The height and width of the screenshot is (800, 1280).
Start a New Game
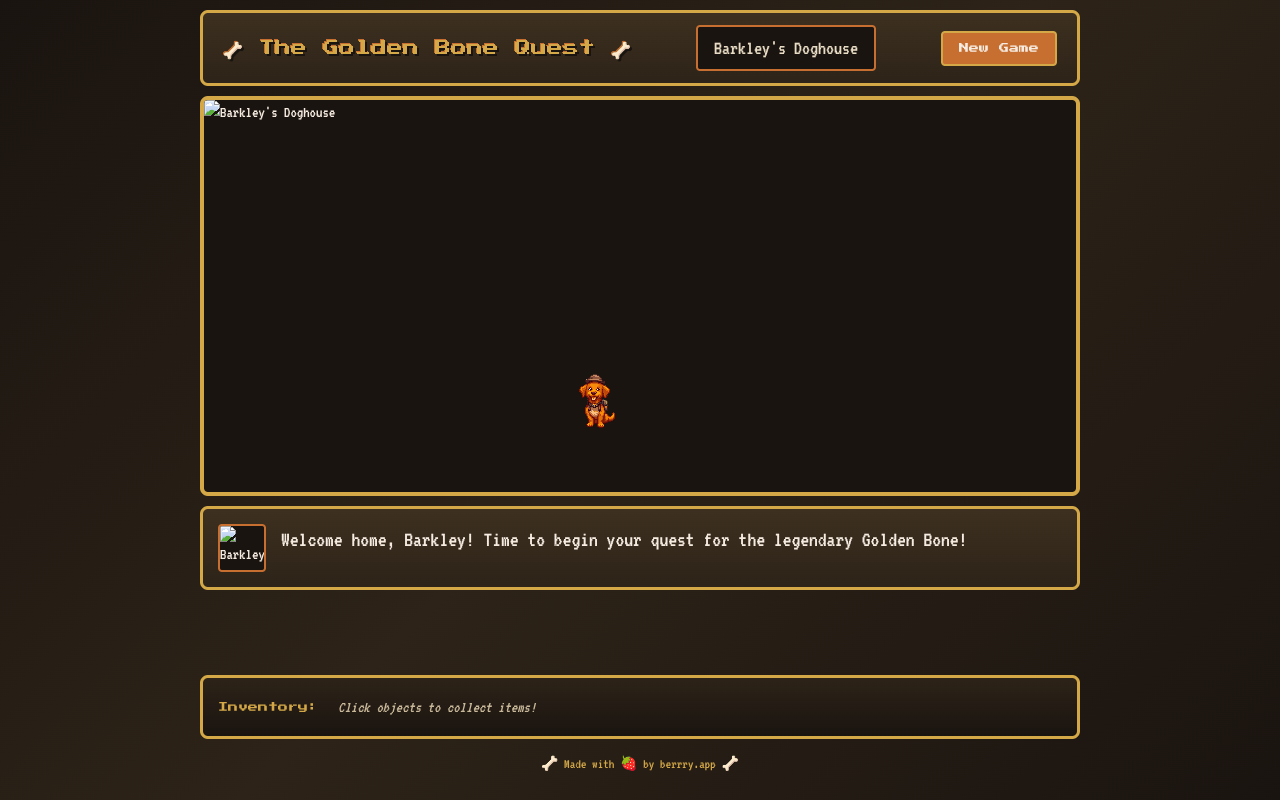(x=998, y=47)
